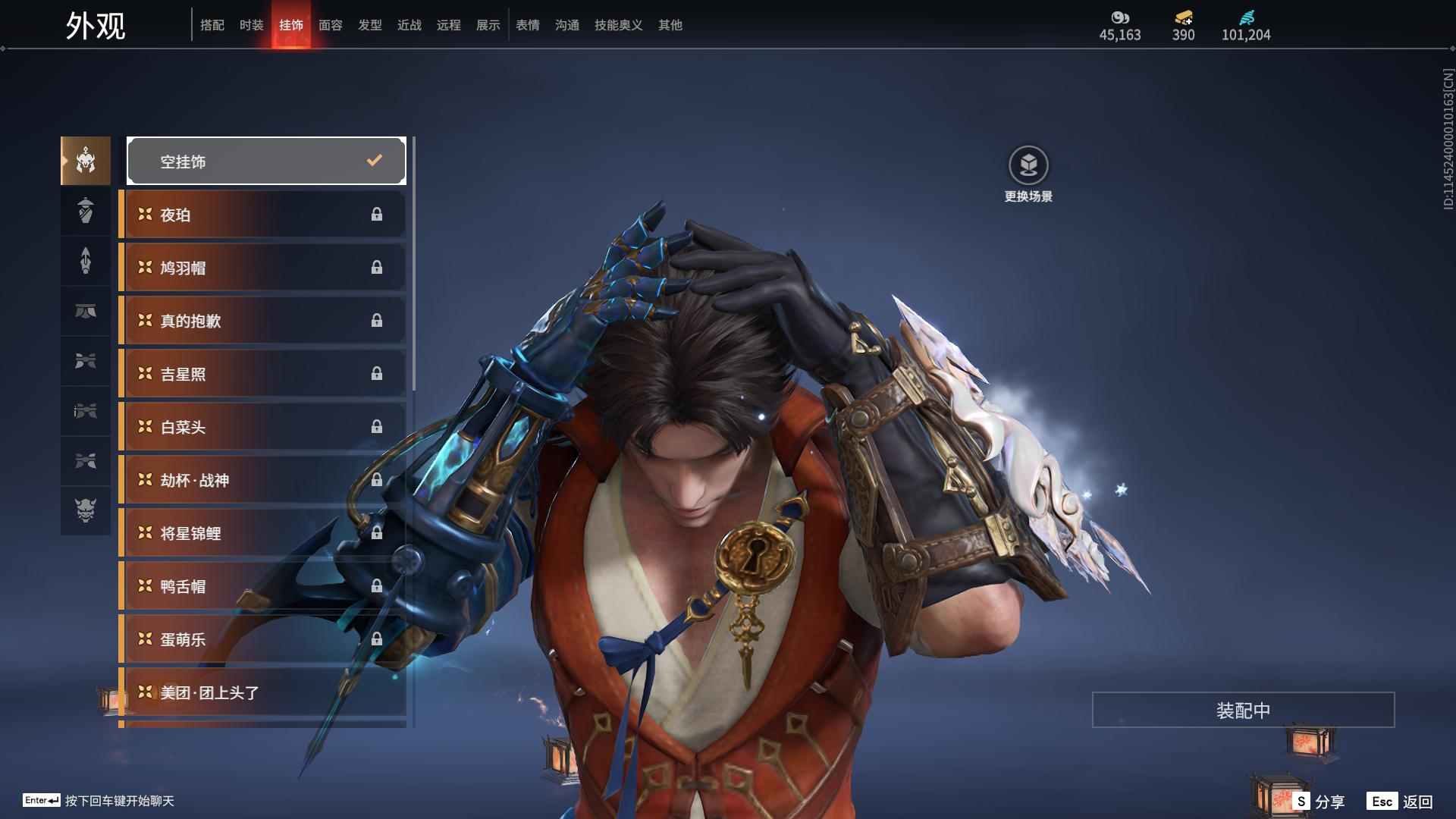This screenshot has height=819, width=1456.
Task: Select the demon mask accessory category icon
Action: click(x=86, y=510)
